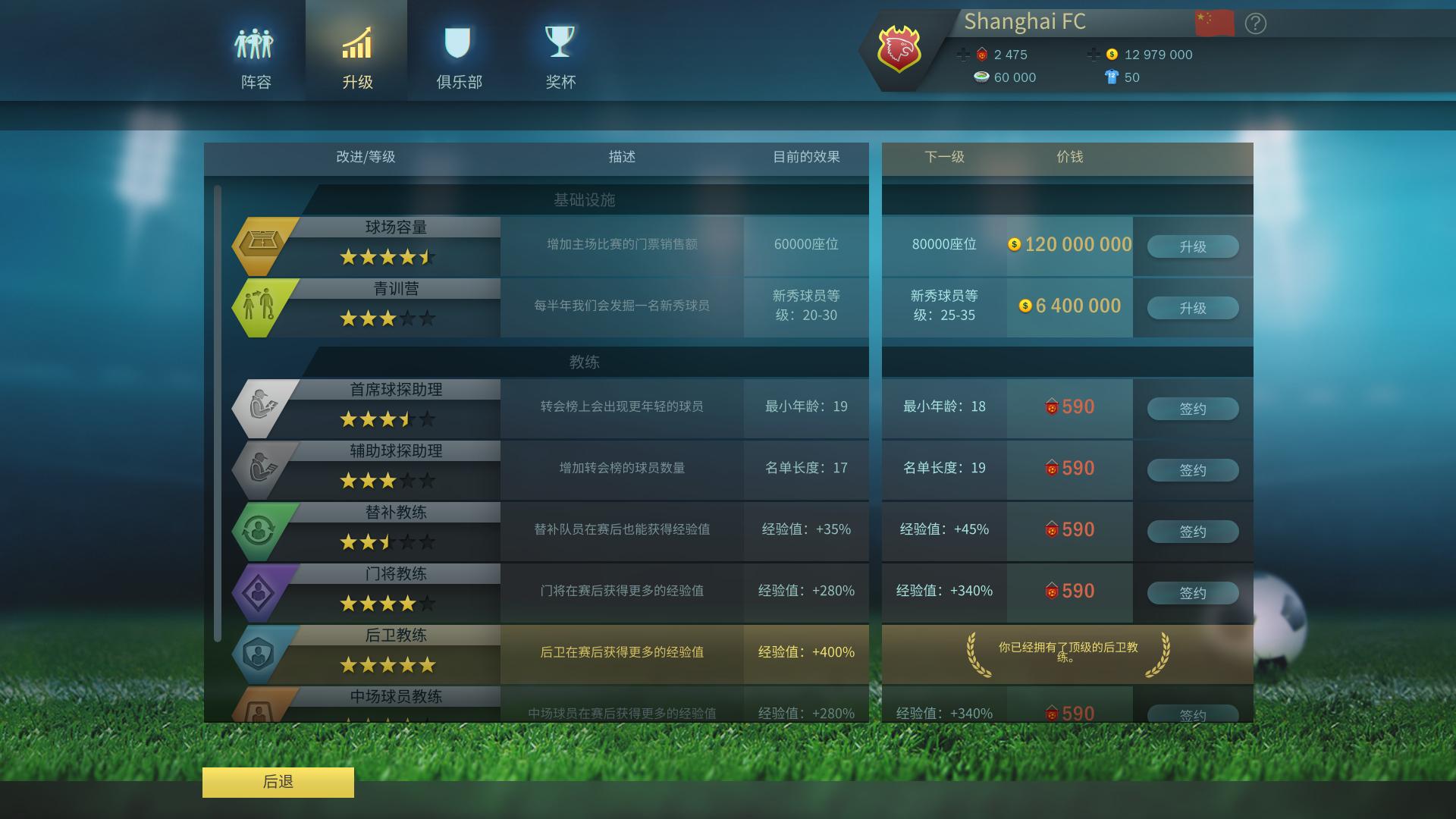Switch to the 阵容 squad tab
1456x819 pixels.
[x=256, y=49]
